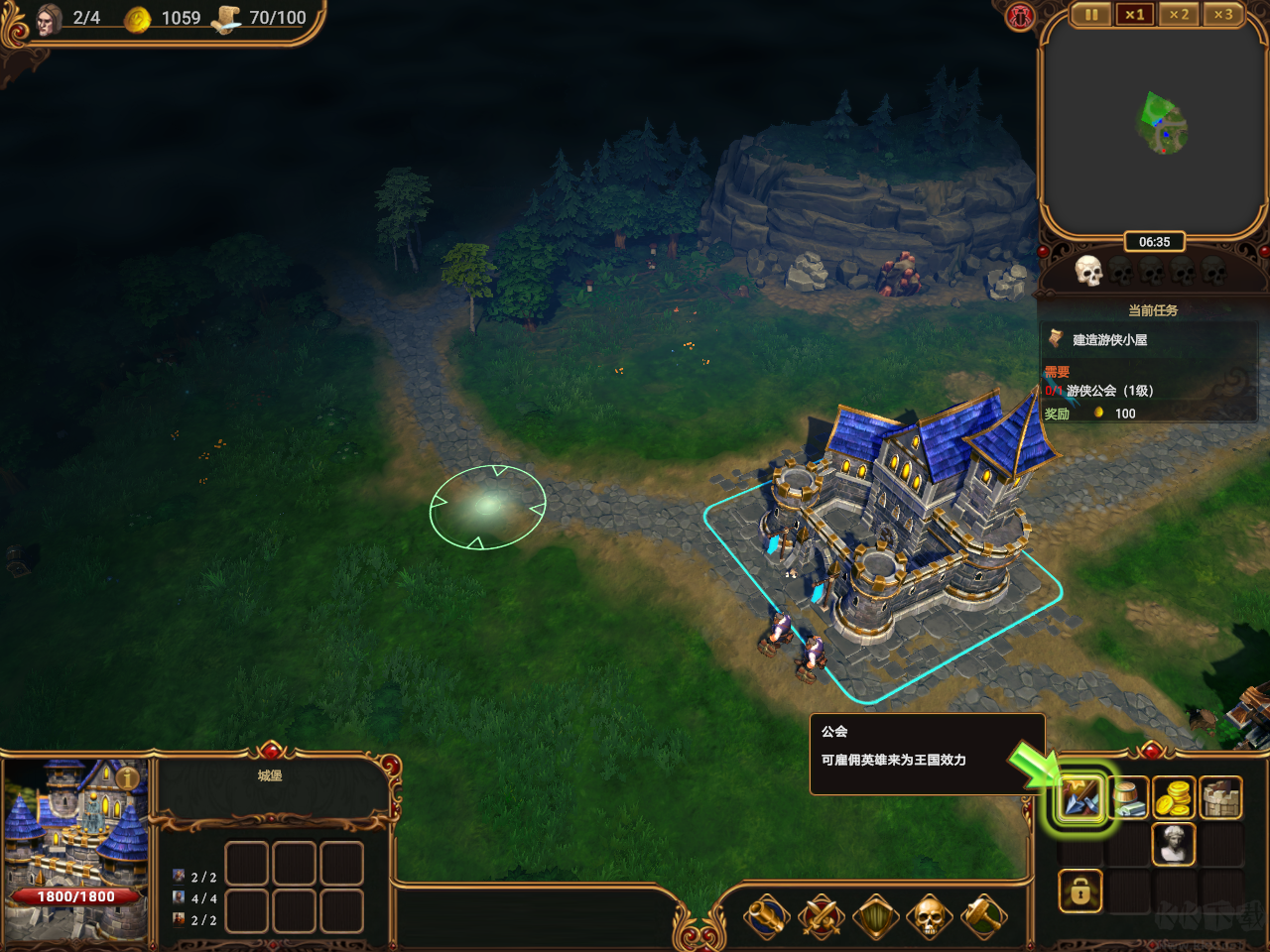Click the marble bust statue icon
This screenshot has height=952, width=1270.
pyautogui.click(x=1174, y=845)
